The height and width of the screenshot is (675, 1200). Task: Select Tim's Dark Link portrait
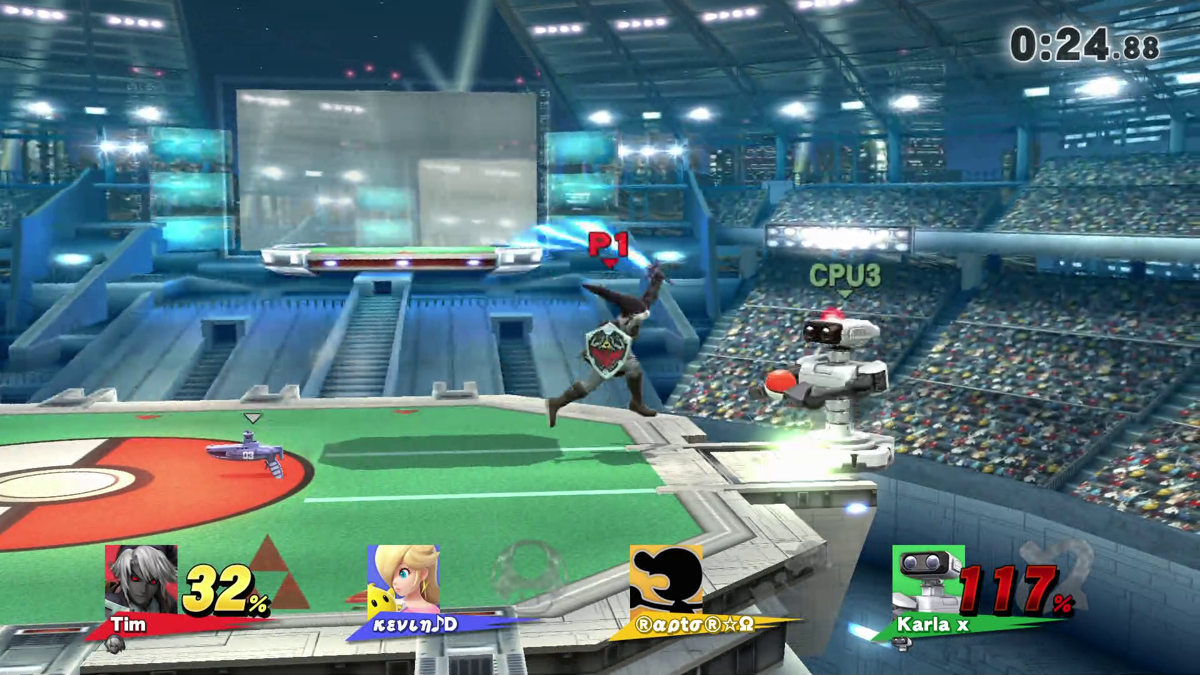(x=141, y=579)
